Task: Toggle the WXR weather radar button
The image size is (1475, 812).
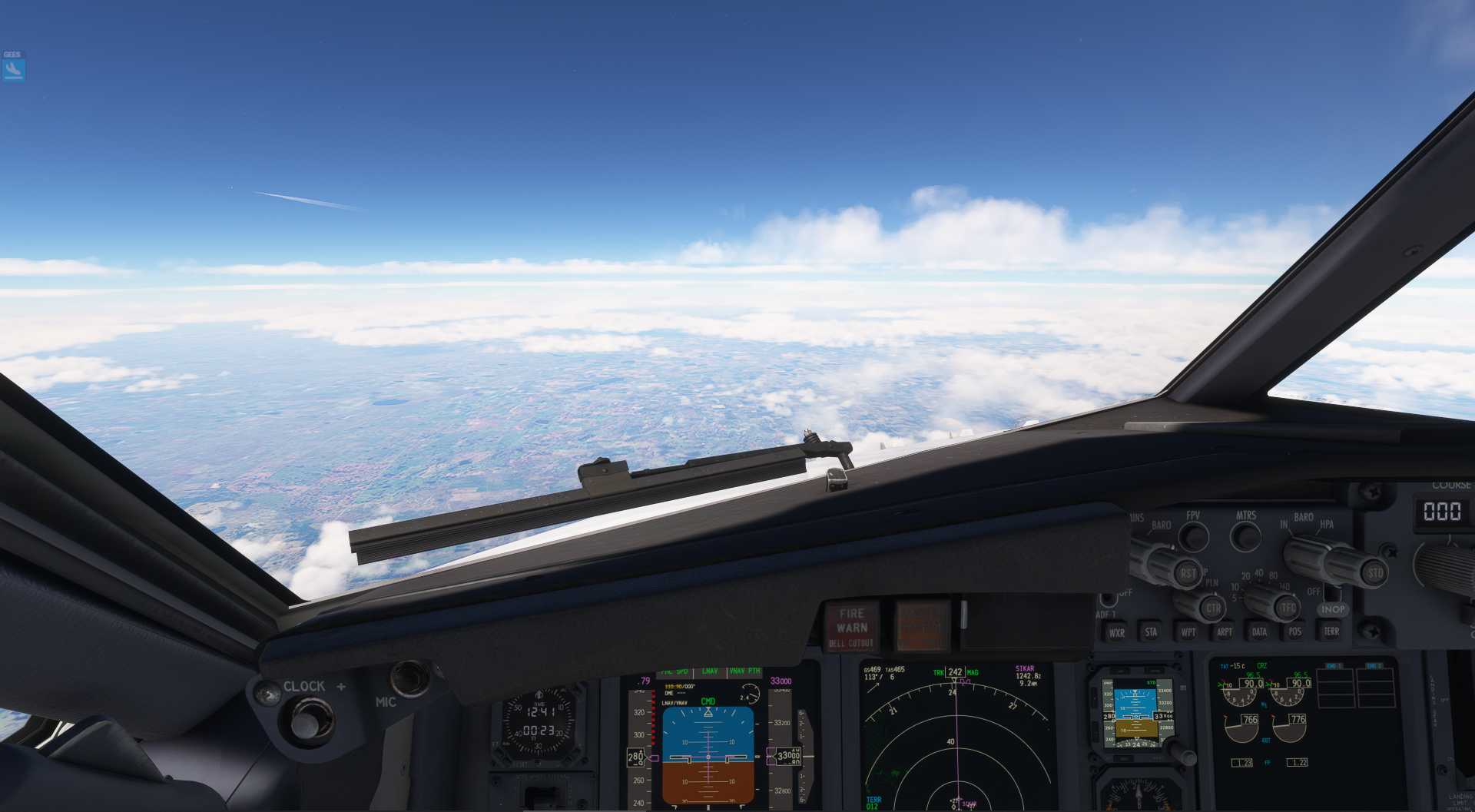Action: pyautogui.click(x=1116, y=632)
